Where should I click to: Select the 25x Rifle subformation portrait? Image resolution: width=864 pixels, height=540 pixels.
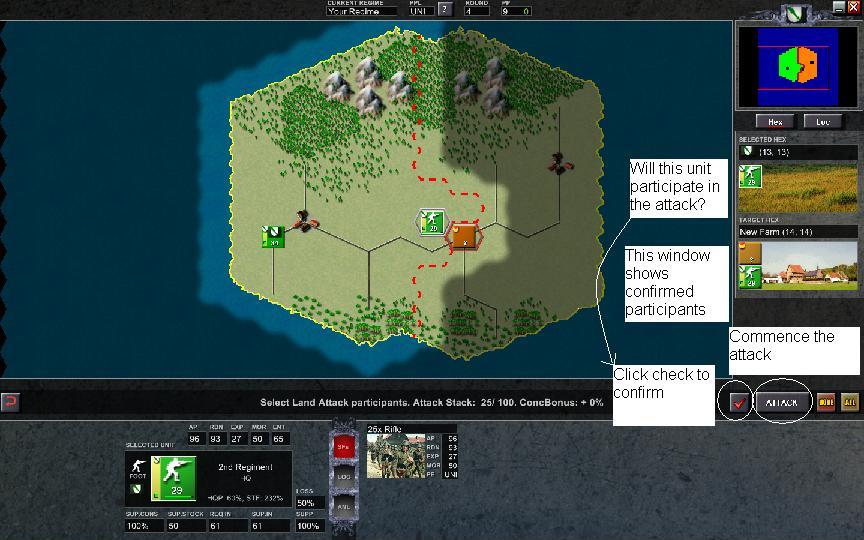(396, 457)
